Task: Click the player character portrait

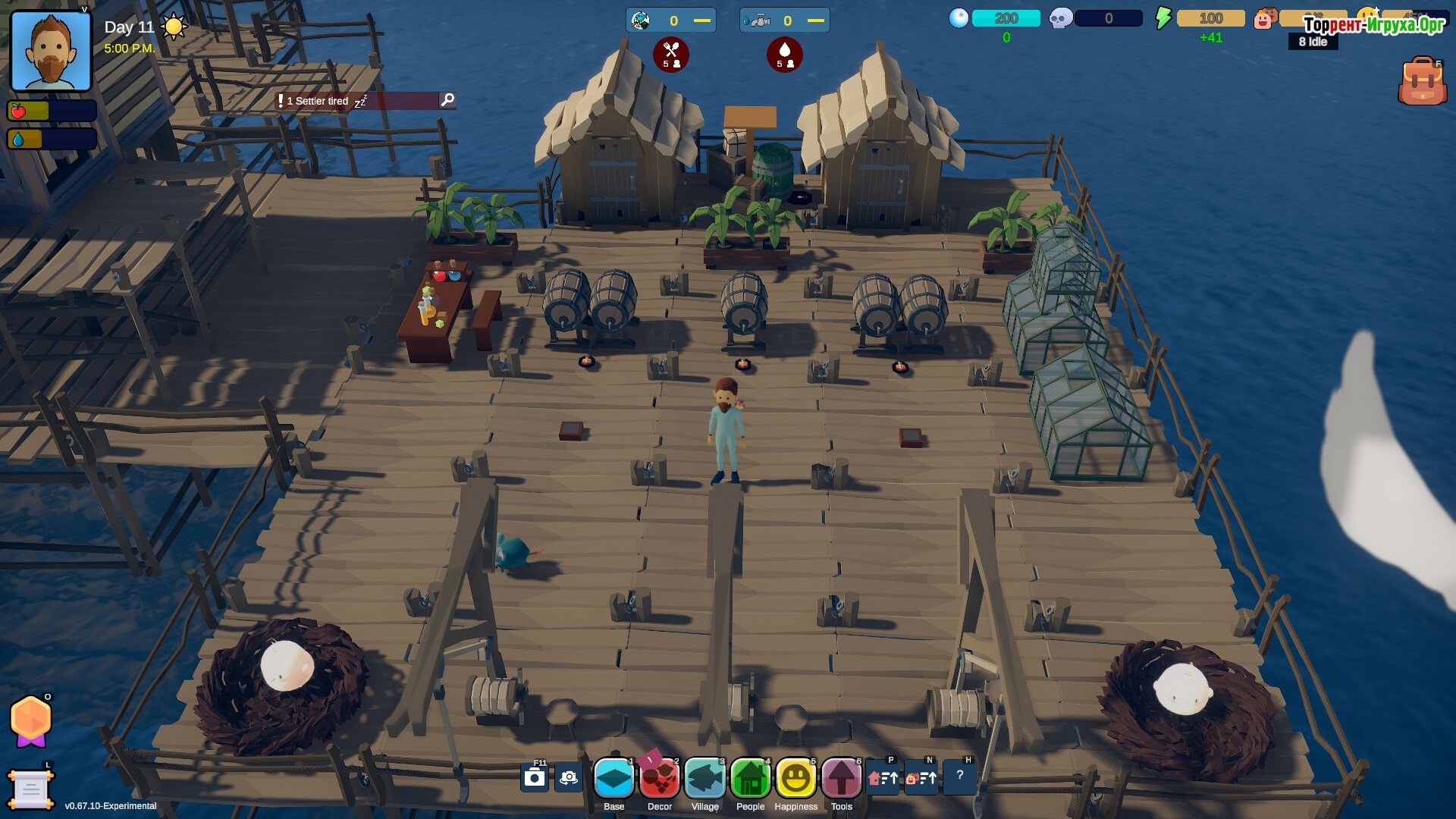Action: pos(51,52)
